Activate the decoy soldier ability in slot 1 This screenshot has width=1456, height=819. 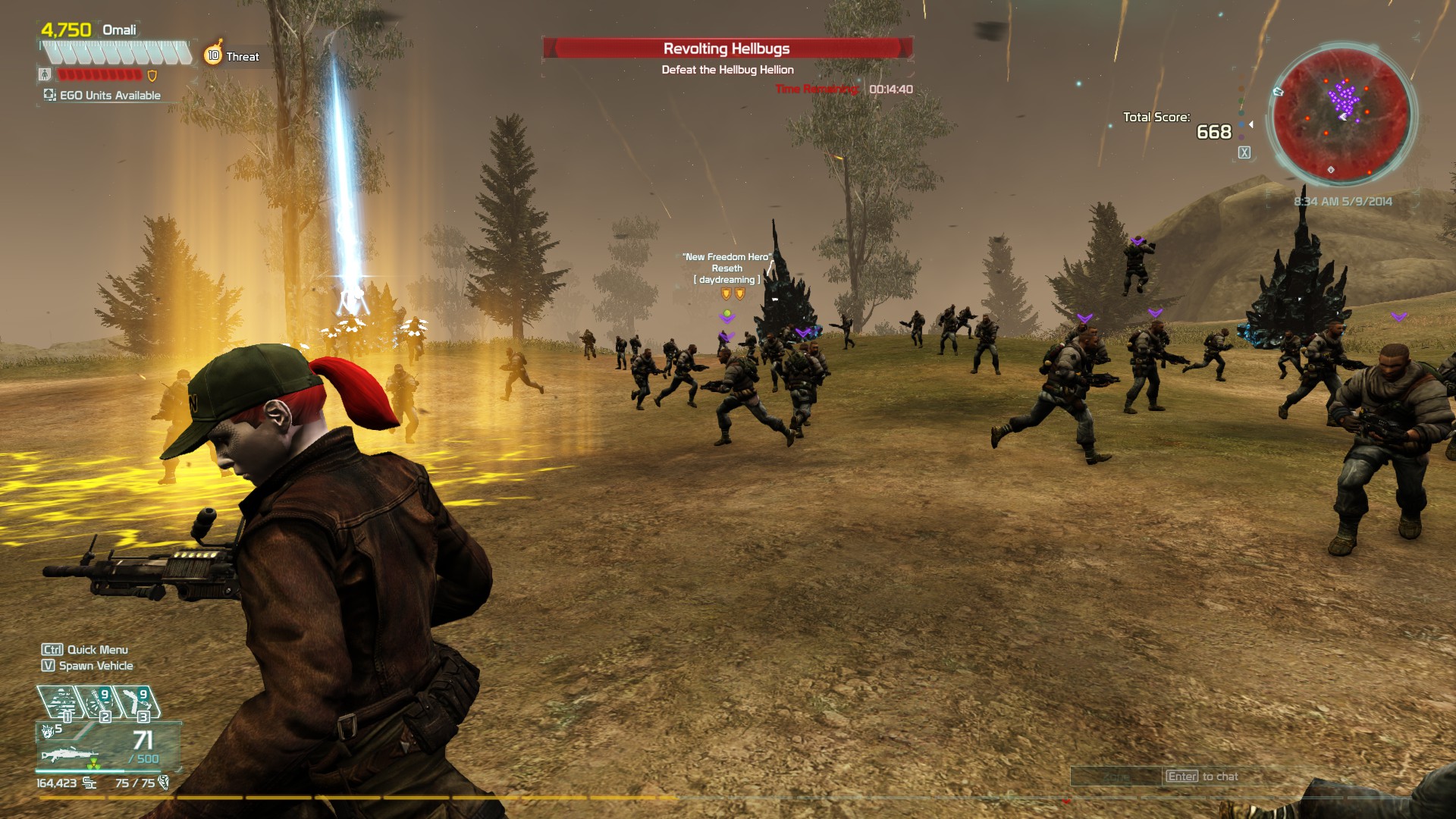point(61,702)
